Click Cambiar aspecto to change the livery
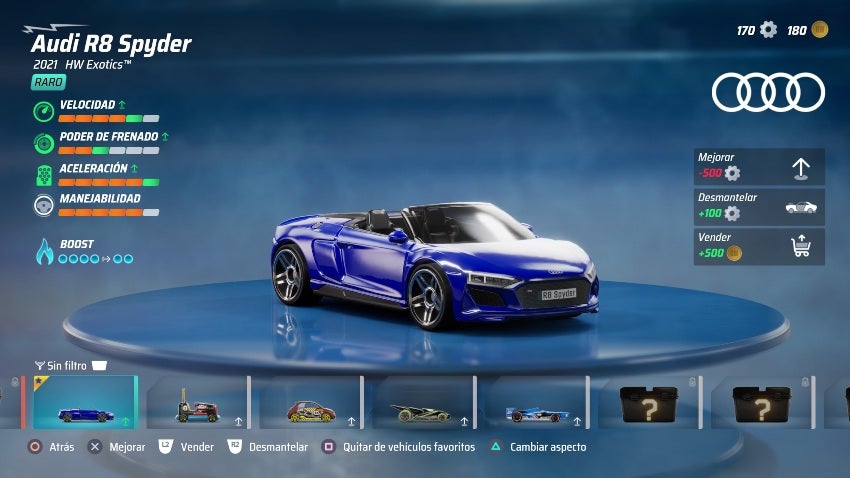The image size is (850, 478). [x=538, y=447]
